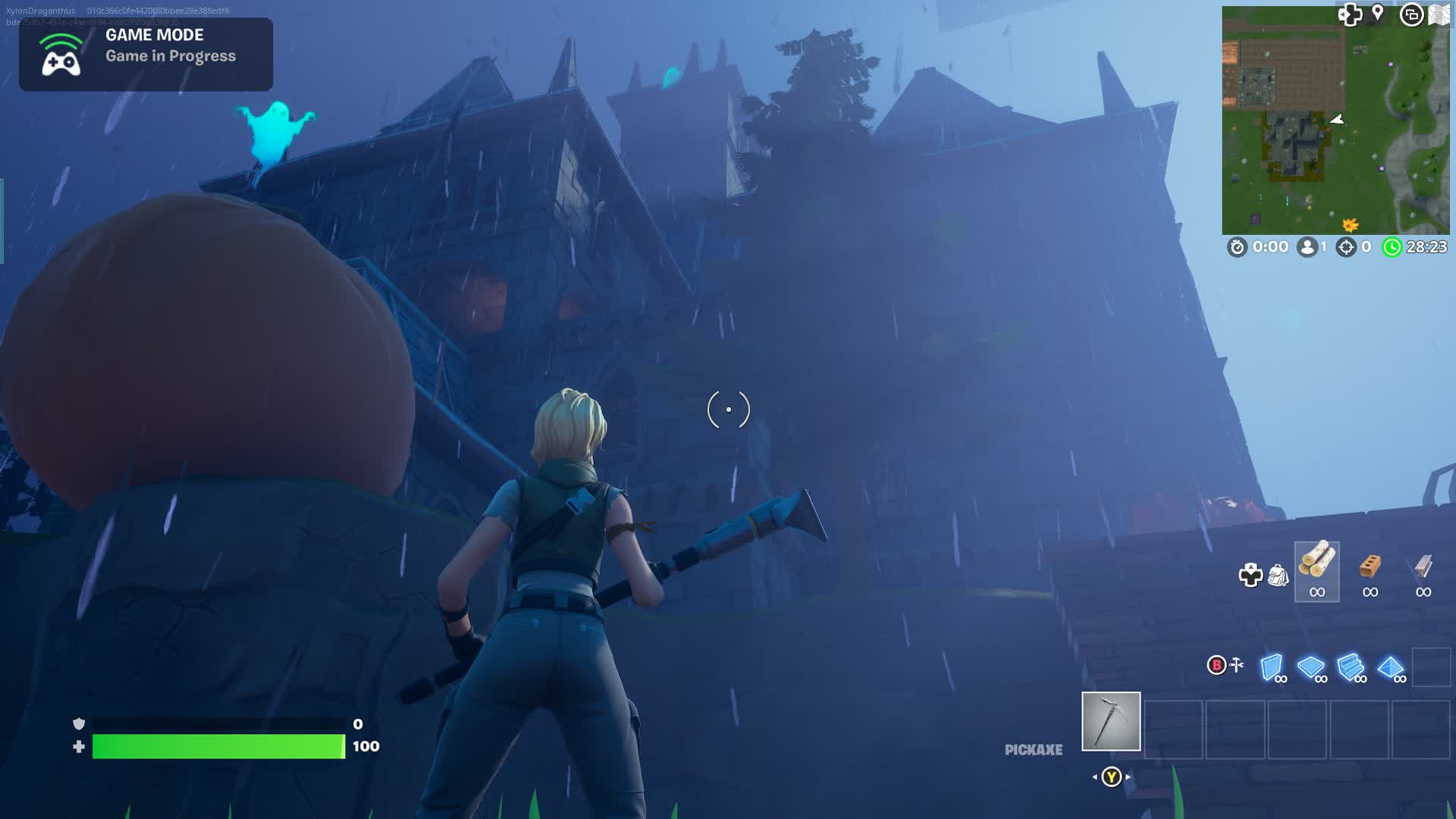Select the pyramid roof build piece

coord(1391,667)
